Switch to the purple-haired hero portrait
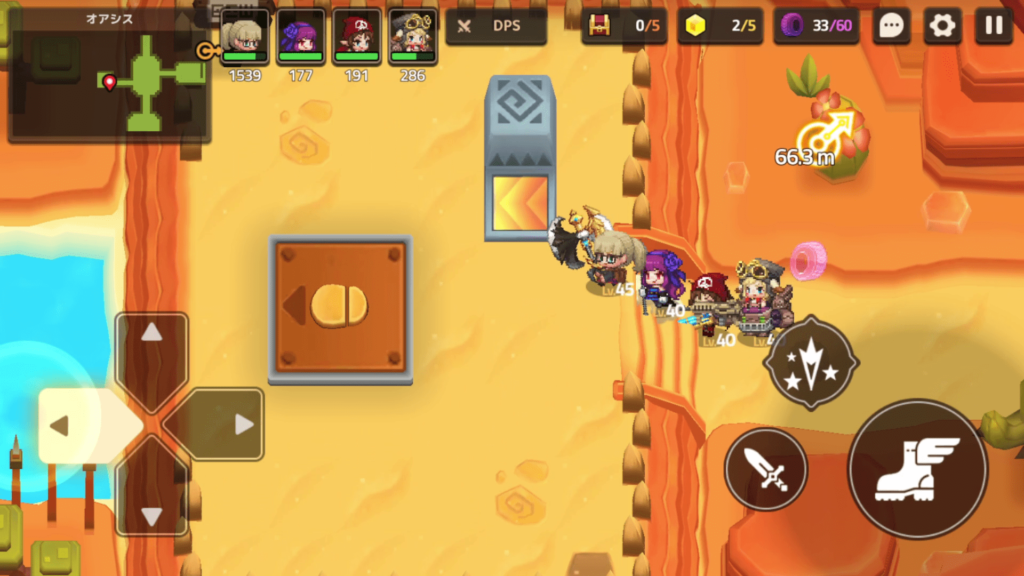Viewport: 1024px width, 576px height. coord(301,38)
